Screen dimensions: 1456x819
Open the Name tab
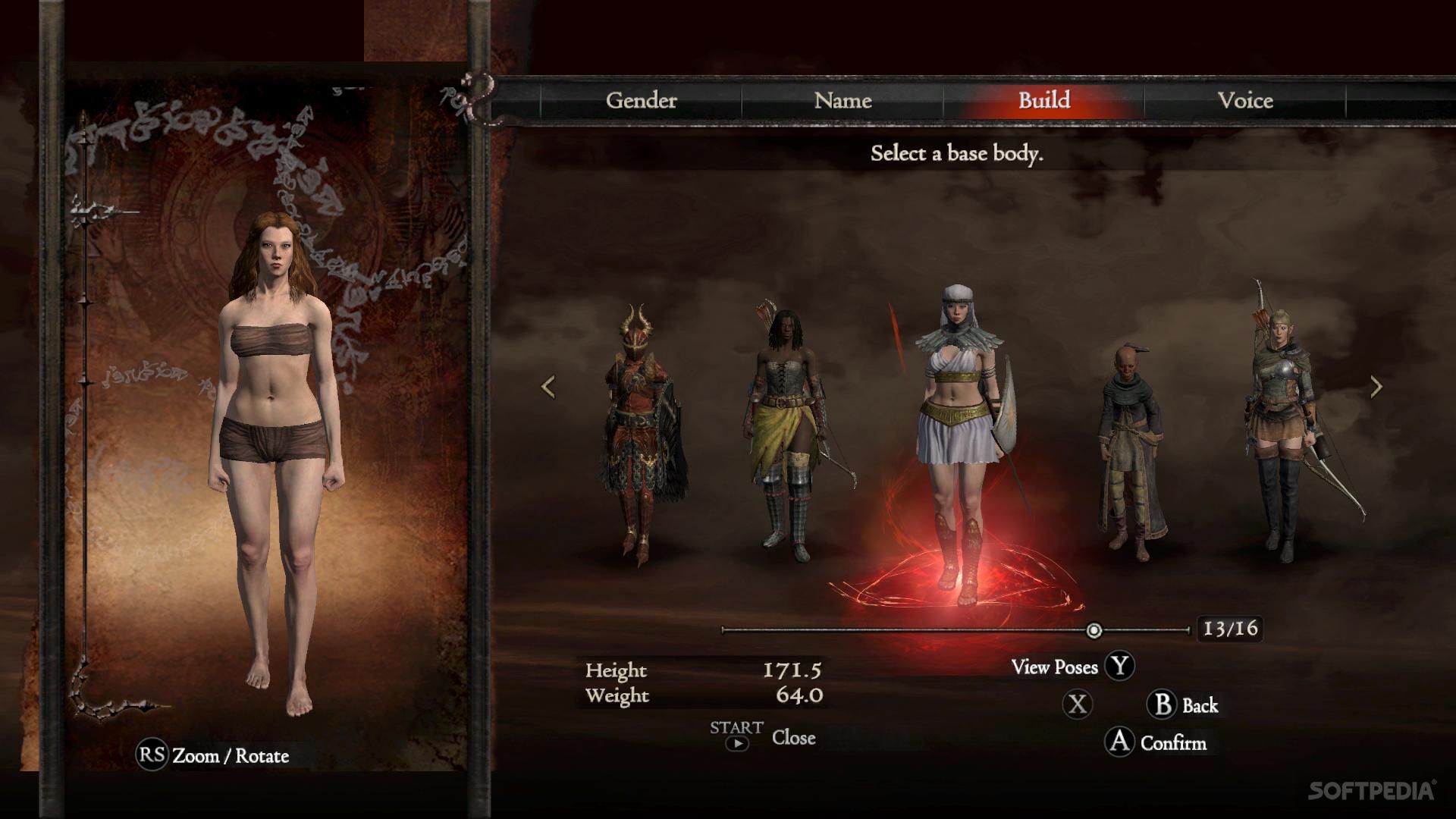point(843,100)
